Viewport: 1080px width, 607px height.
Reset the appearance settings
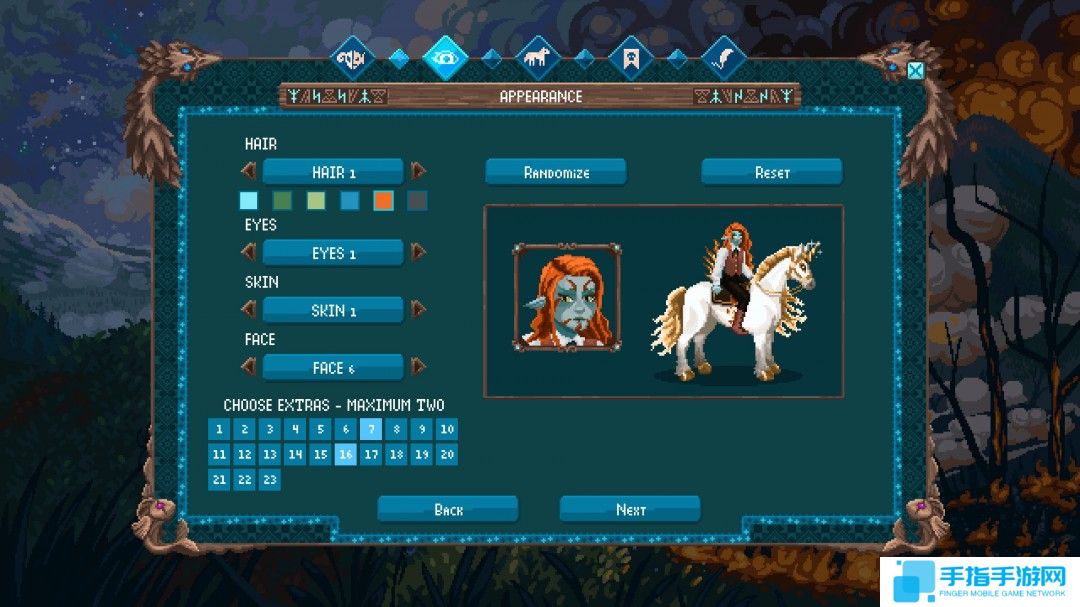[771, 172]
